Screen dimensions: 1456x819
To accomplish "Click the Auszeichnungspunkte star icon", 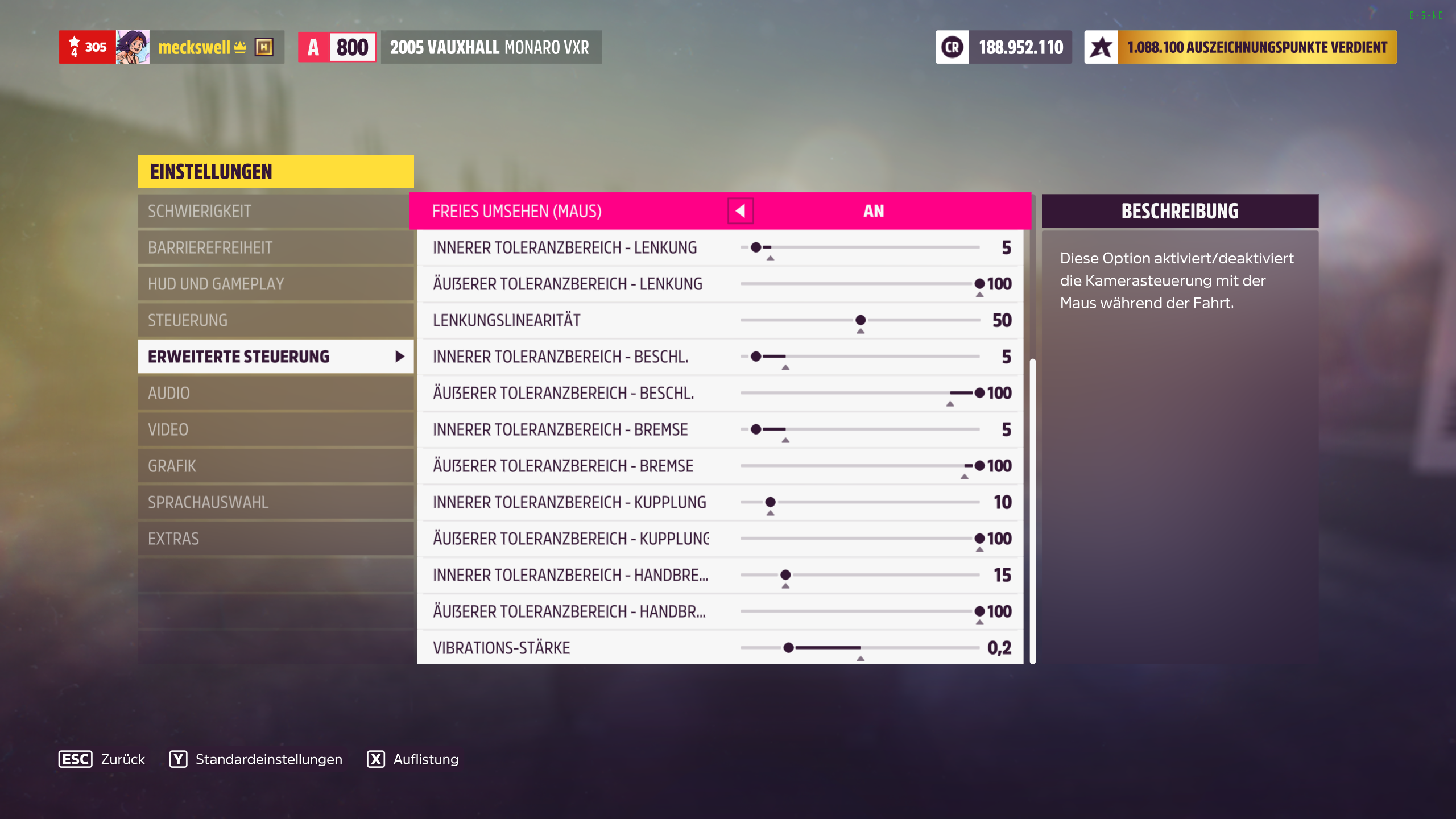I will click(1102, 48).
